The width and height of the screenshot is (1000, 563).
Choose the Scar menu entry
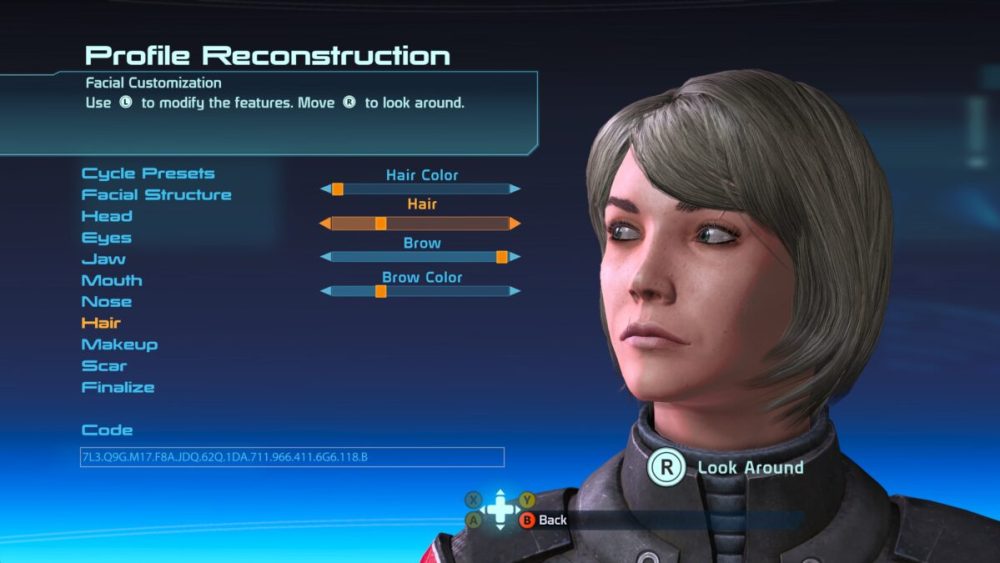tap(104, 366)
